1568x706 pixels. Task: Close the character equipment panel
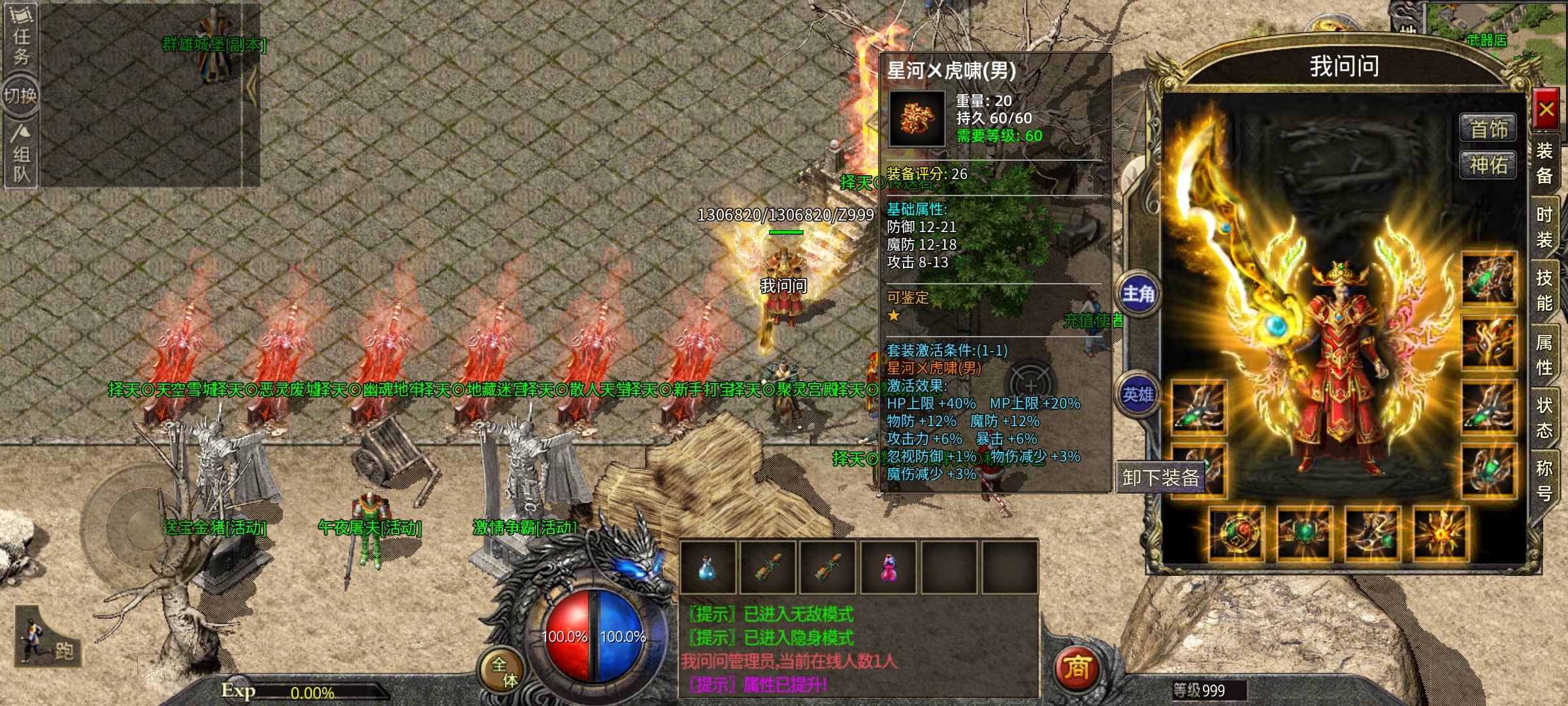coord(1545,109)
